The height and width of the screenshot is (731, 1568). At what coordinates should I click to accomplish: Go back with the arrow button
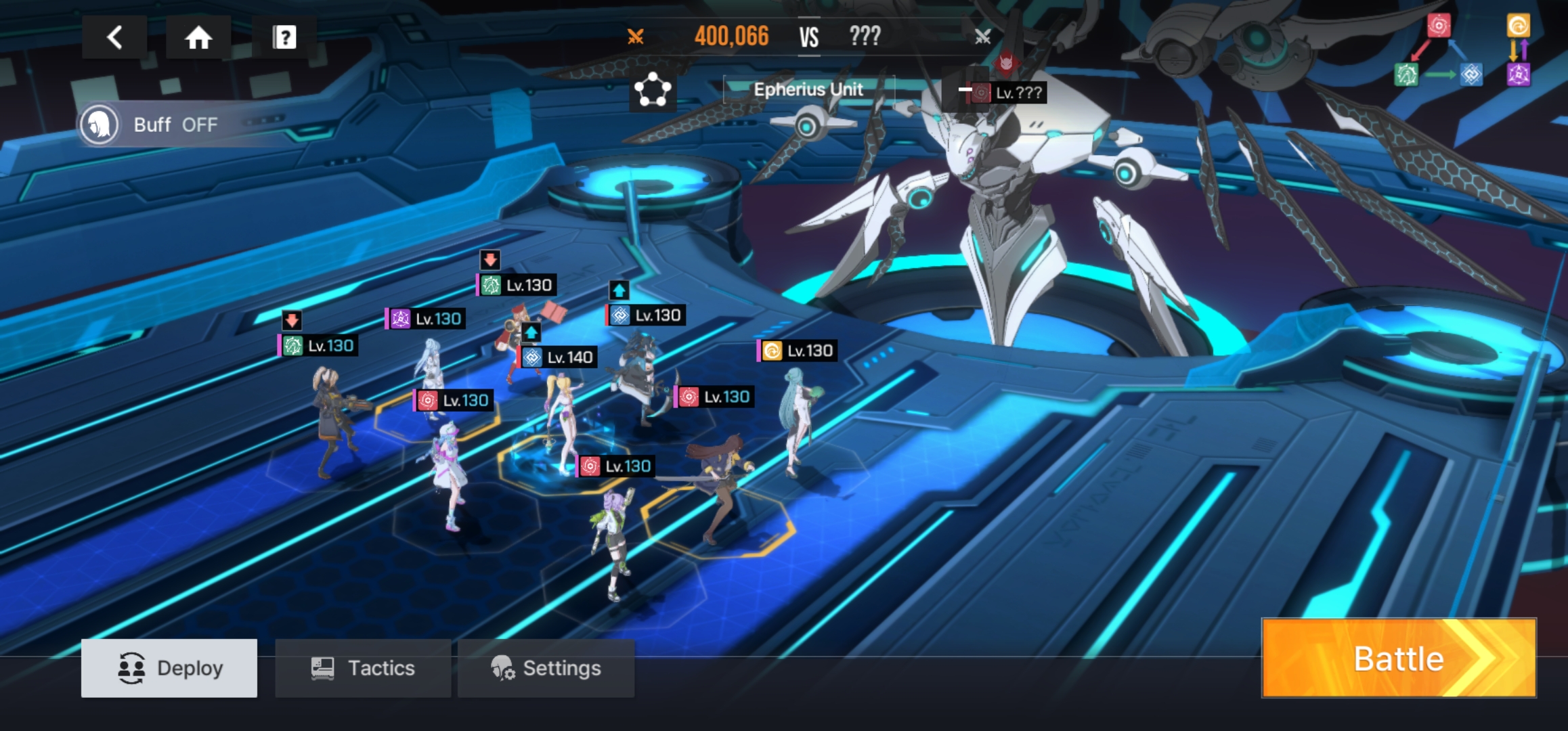114,37
